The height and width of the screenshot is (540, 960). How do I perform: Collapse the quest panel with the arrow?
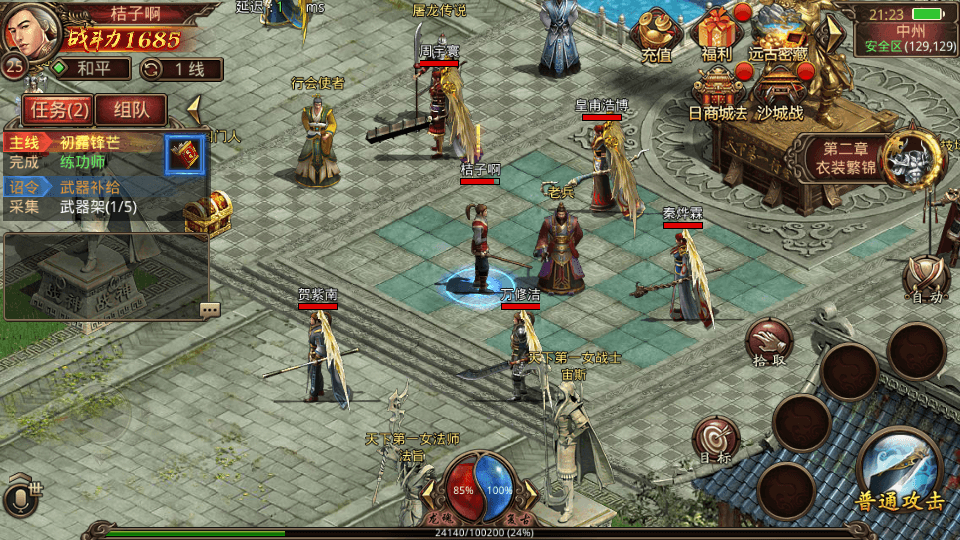[x=195, y=108]
